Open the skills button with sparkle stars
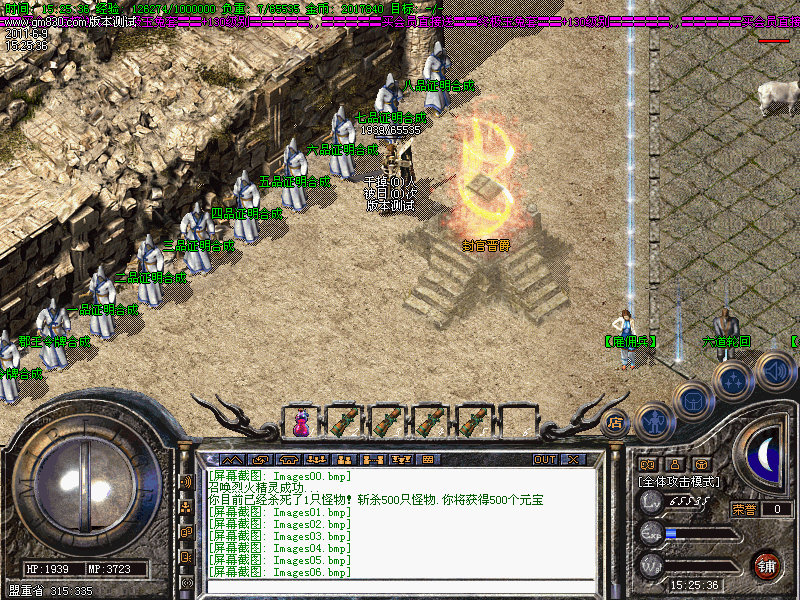 point(733,380)
